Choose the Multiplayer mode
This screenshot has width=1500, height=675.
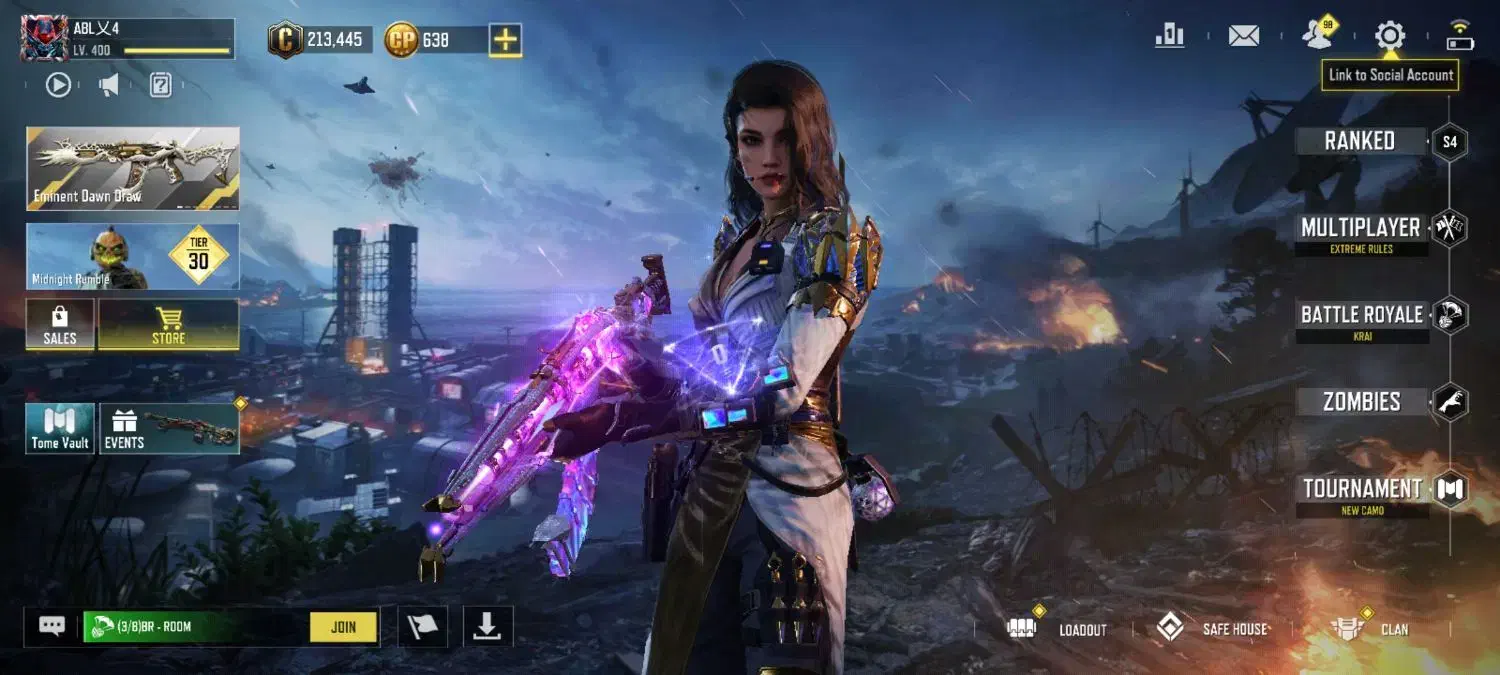tap(1360, 229)
